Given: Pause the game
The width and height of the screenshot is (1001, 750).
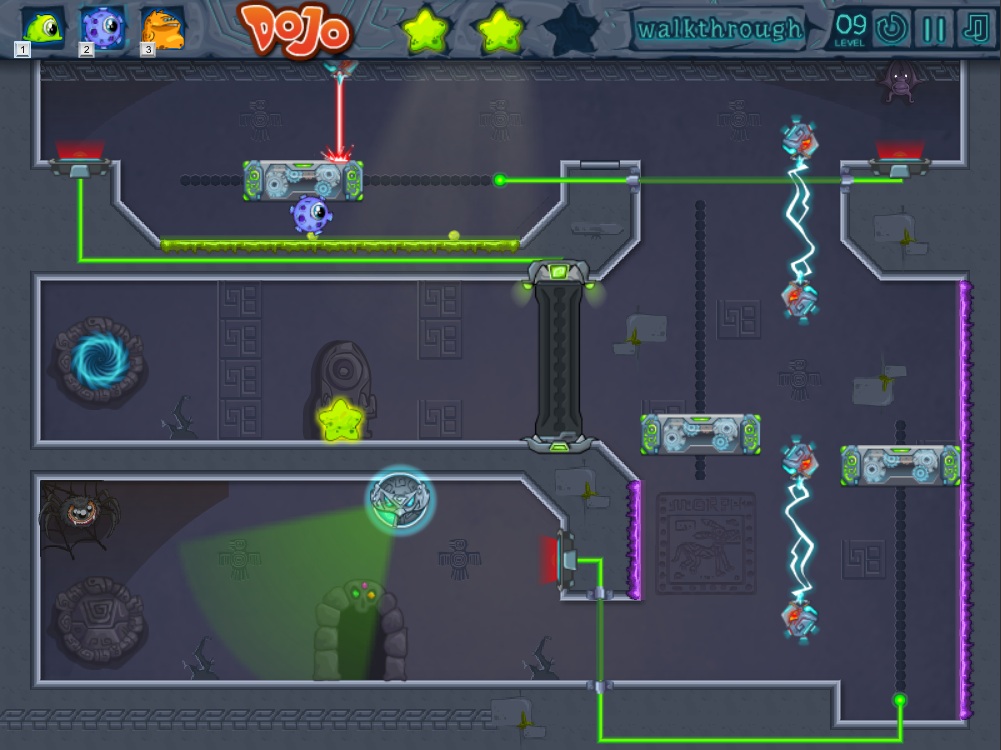Looking at the screenshot, I should [933, 29].
